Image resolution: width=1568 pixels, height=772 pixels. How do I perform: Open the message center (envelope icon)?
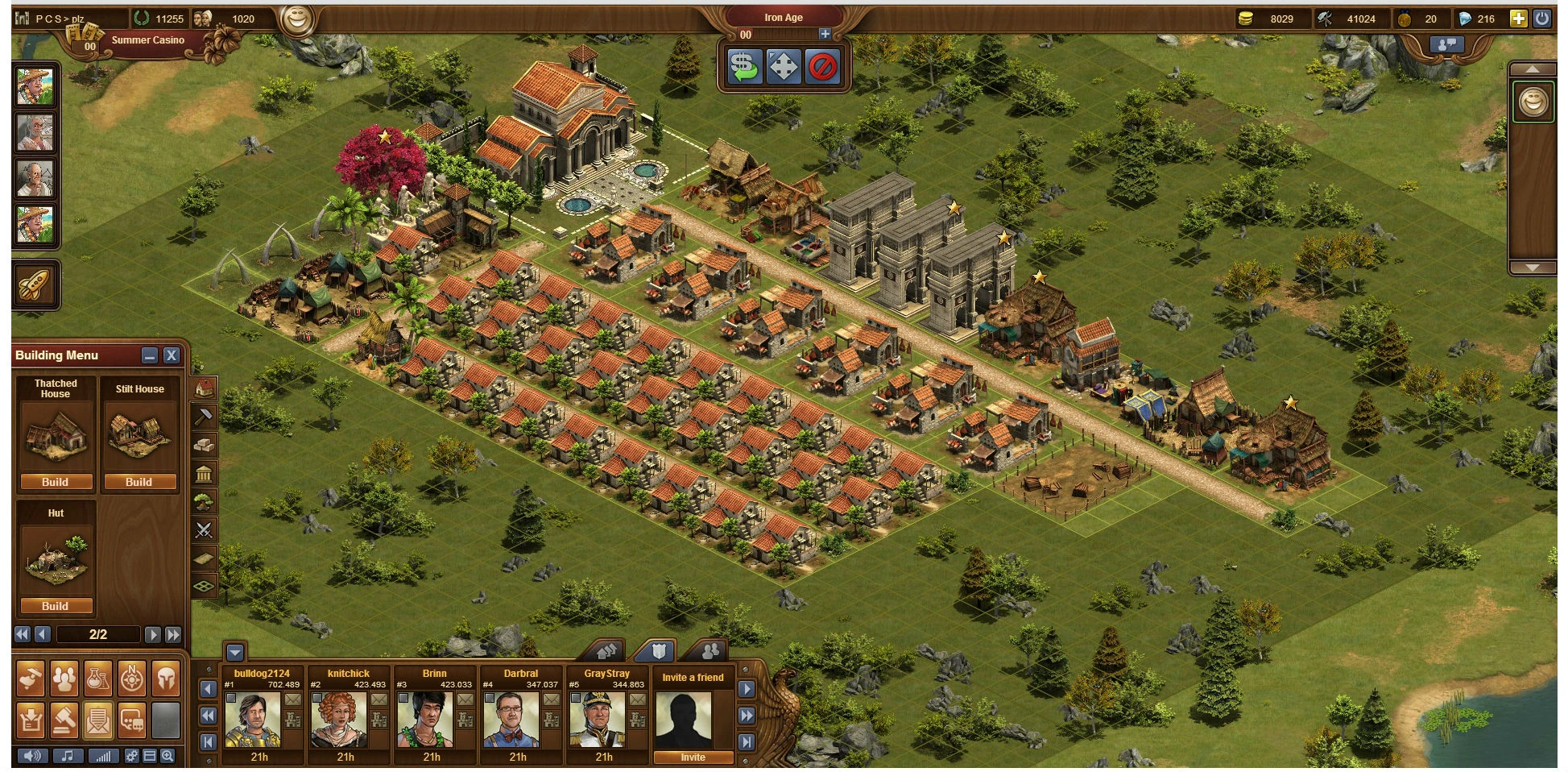[98, 721]
